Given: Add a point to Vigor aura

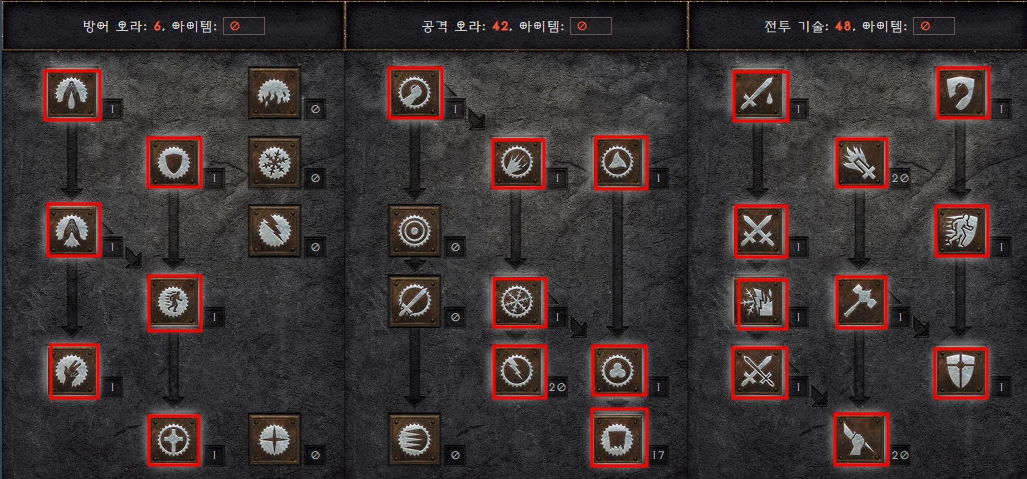Looking at the screenshot, I should click(174, 302).
